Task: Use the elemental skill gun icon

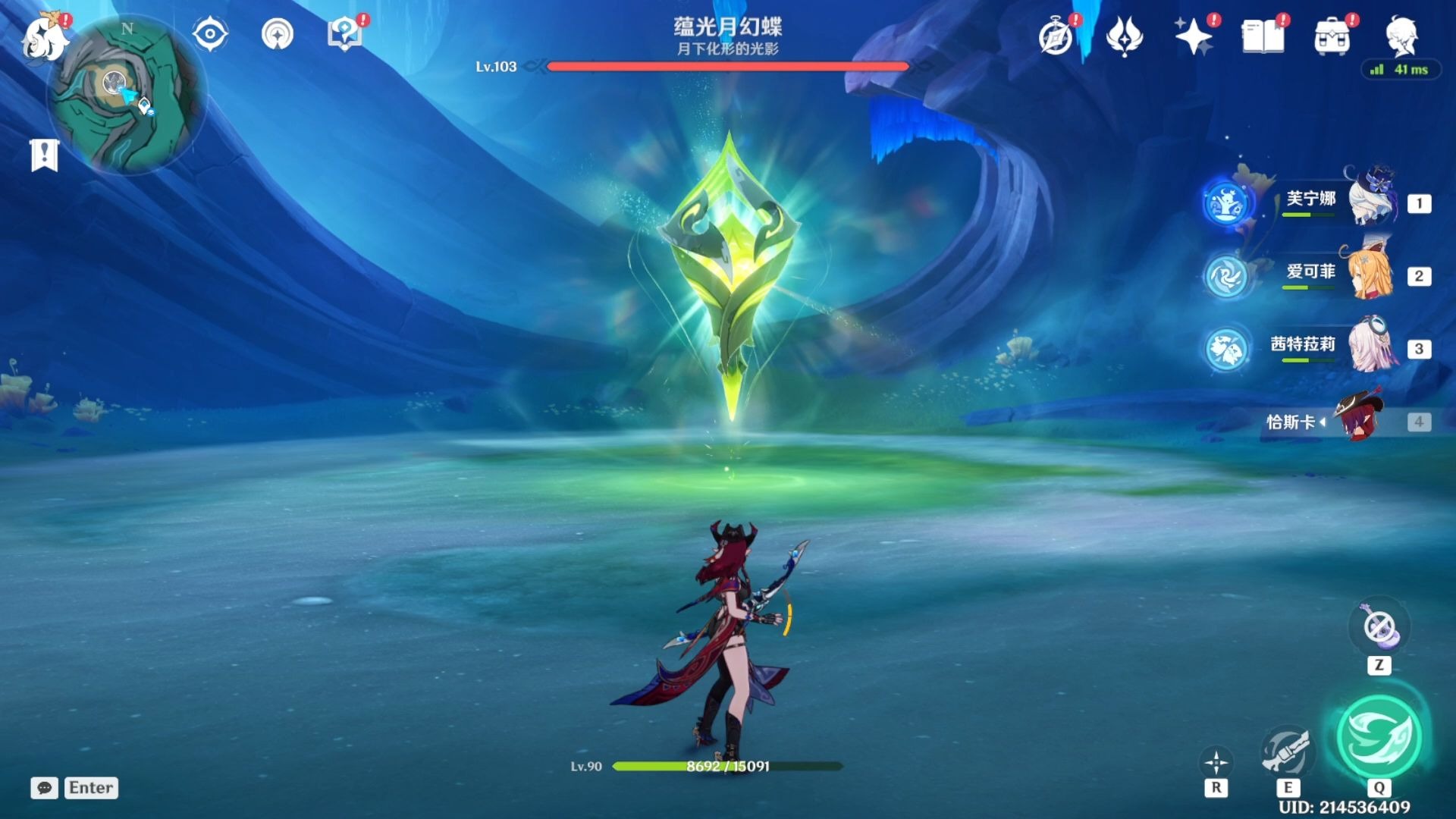Action: [x=1286, y=751]
